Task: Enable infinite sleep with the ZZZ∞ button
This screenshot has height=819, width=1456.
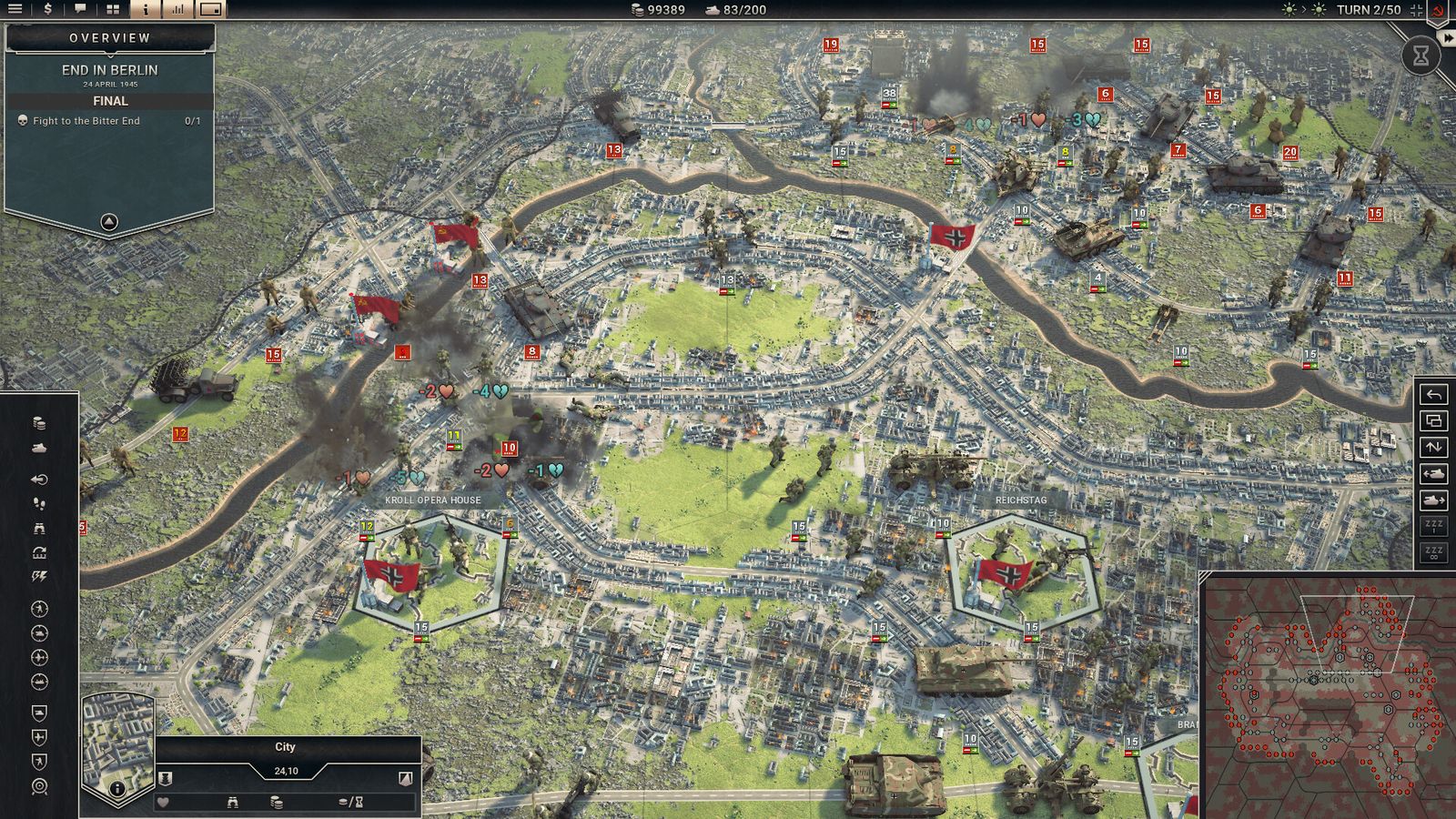Action: pyautogui.click(x=1433, y=551)
